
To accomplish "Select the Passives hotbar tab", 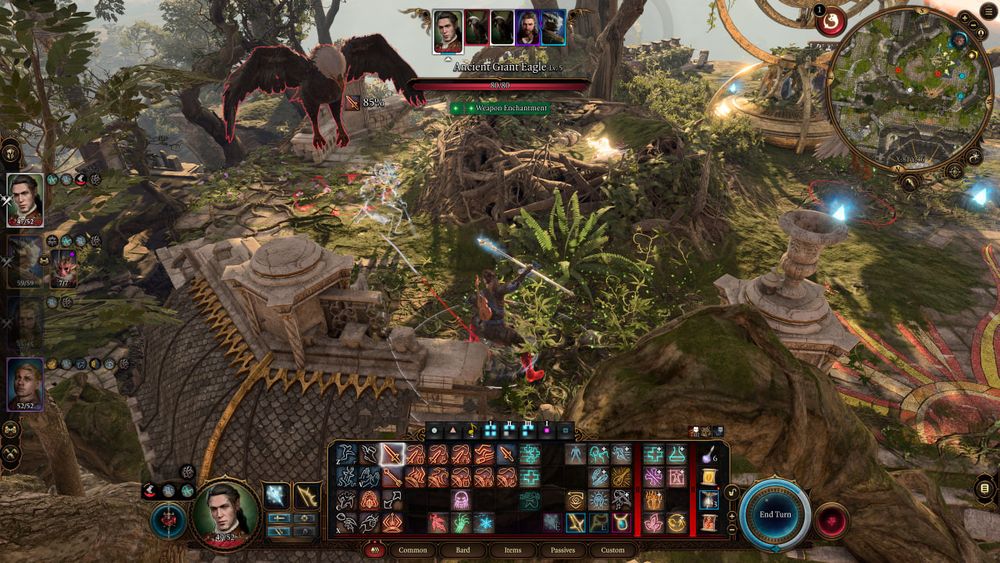I will [x=563, y=550].
